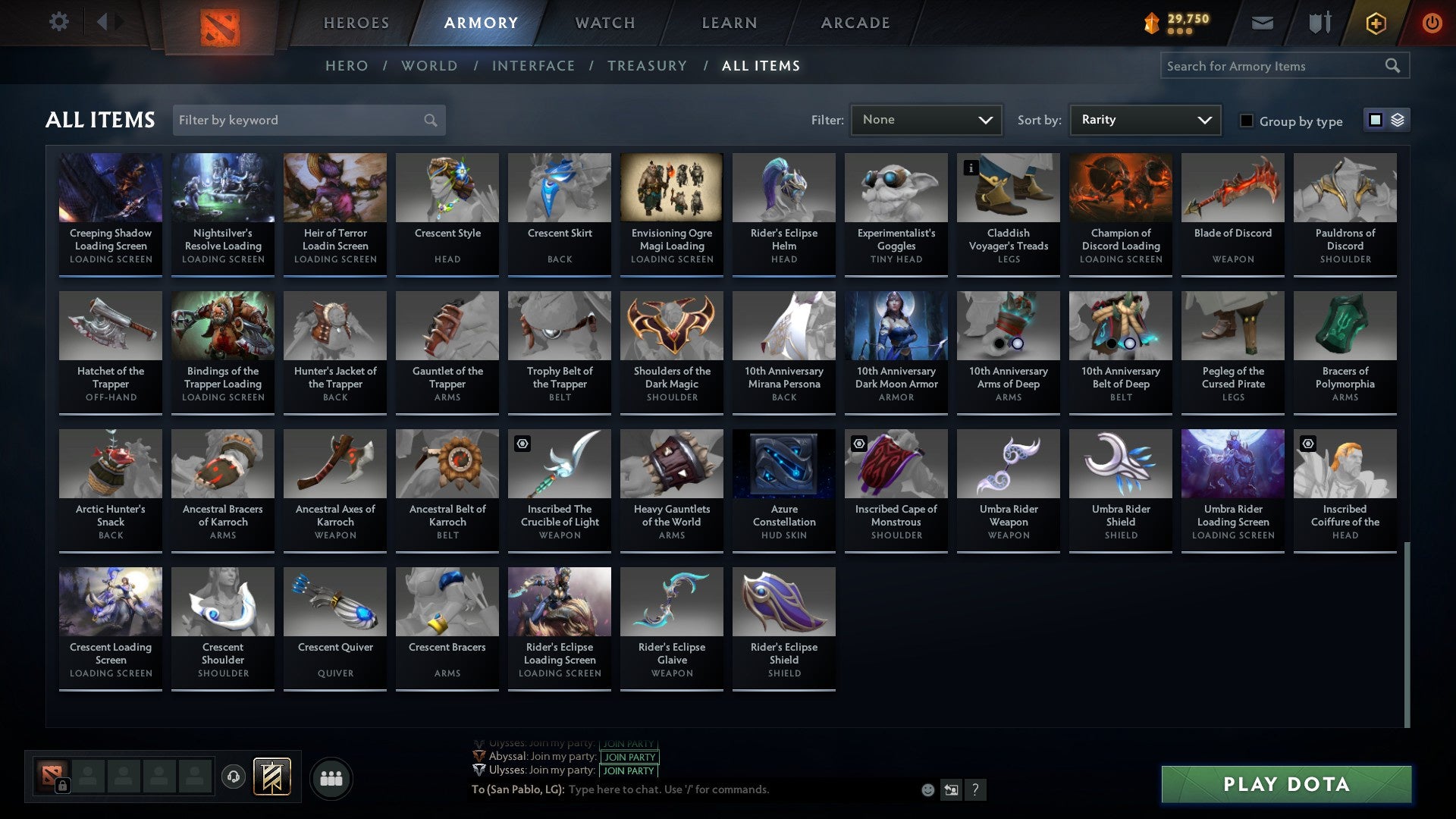This screenshot has height=819, width=1456.
Task: Open the Filter dropdown set to None
Action: 926,119
